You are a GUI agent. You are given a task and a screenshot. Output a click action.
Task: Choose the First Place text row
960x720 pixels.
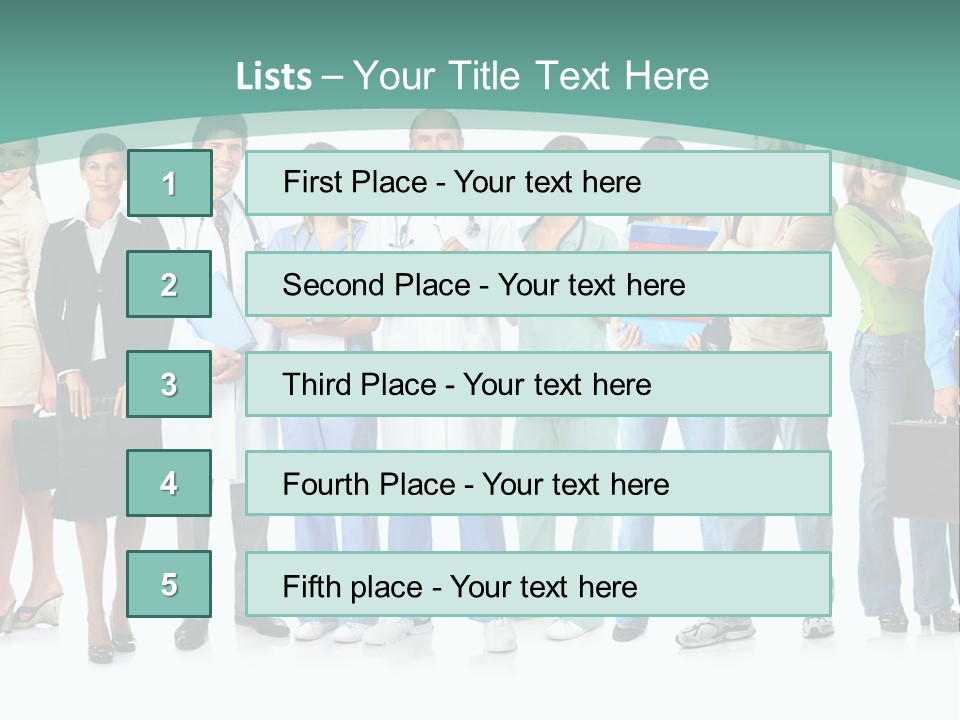coord(538,183)
